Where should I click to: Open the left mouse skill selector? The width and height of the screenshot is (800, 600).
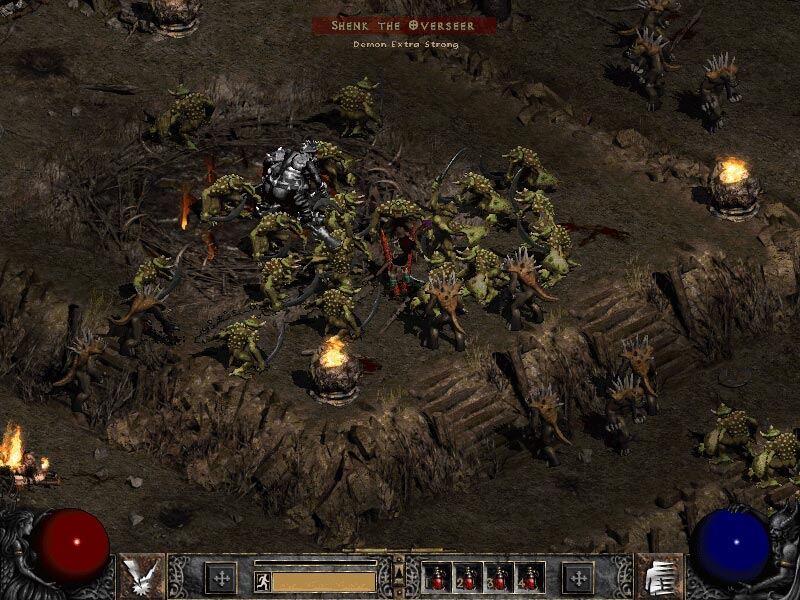[141, 577]
